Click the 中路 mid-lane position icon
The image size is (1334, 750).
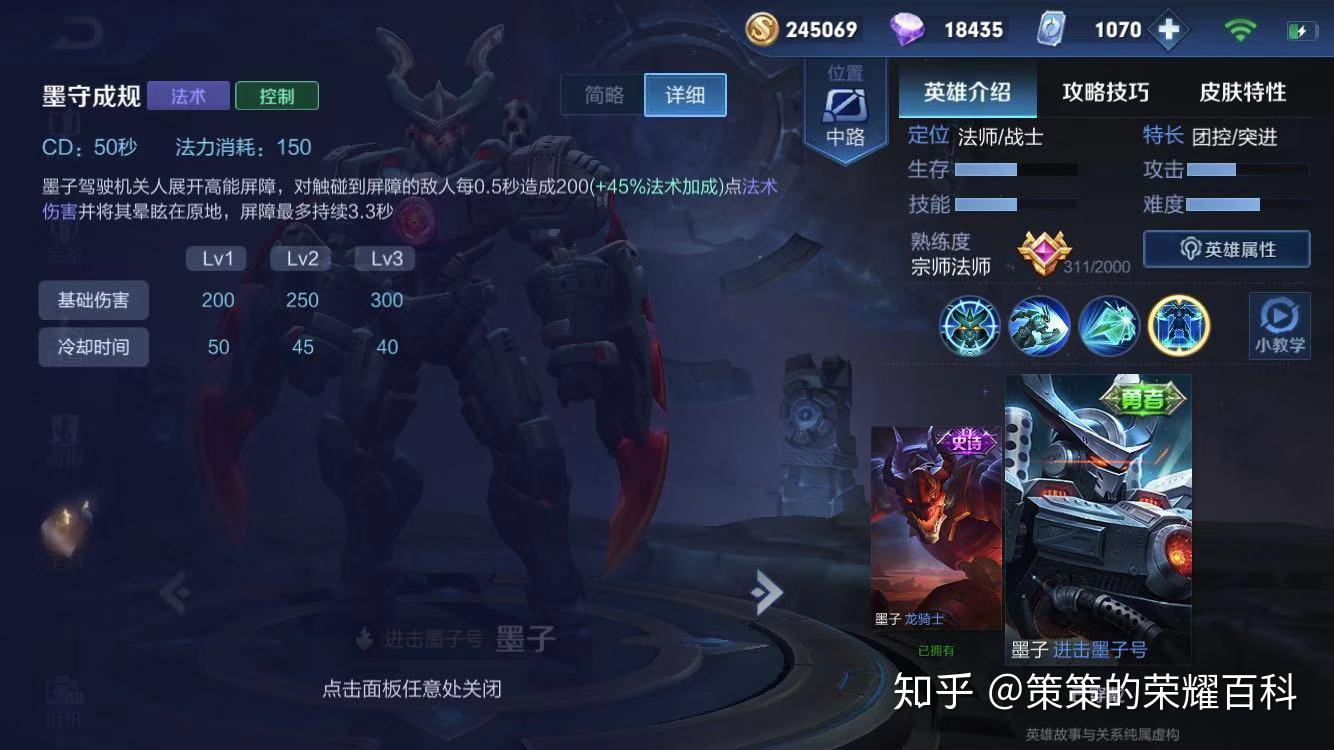[x=845, y=105]
